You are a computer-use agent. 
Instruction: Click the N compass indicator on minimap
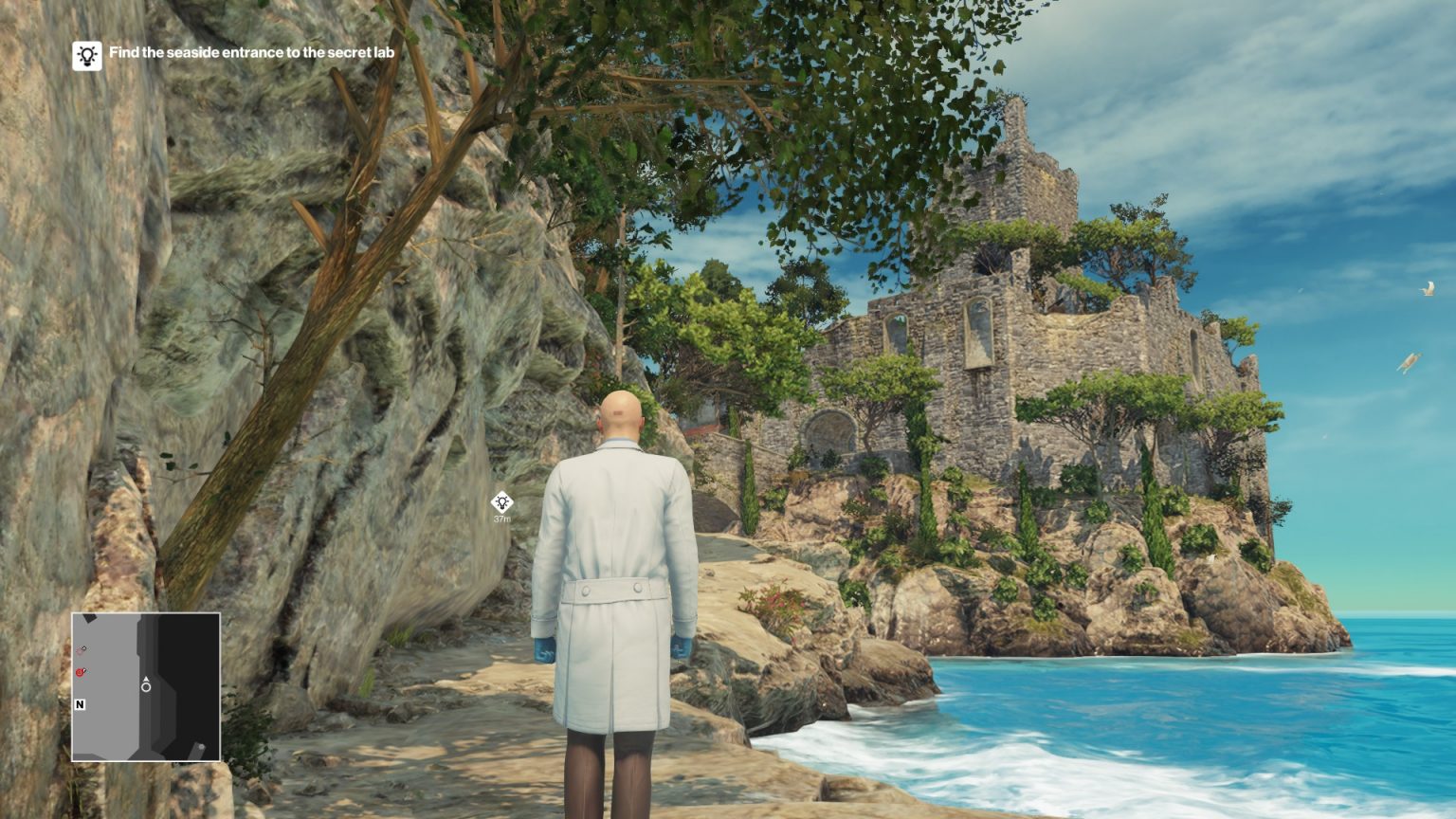81,704
